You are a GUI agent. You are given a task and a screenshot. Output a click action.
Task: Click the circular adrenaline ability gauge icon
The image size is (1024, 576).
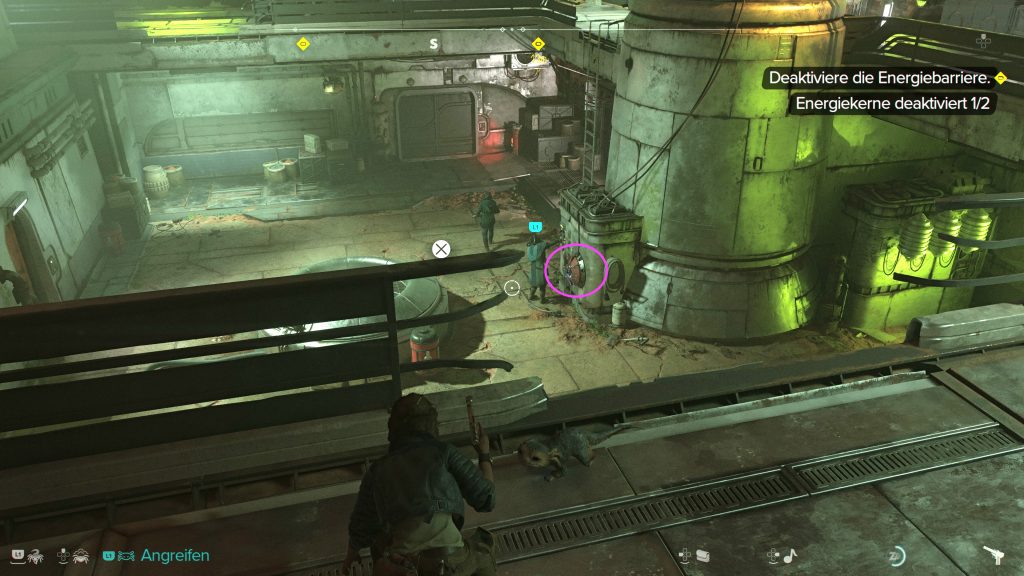click(897, 556)
